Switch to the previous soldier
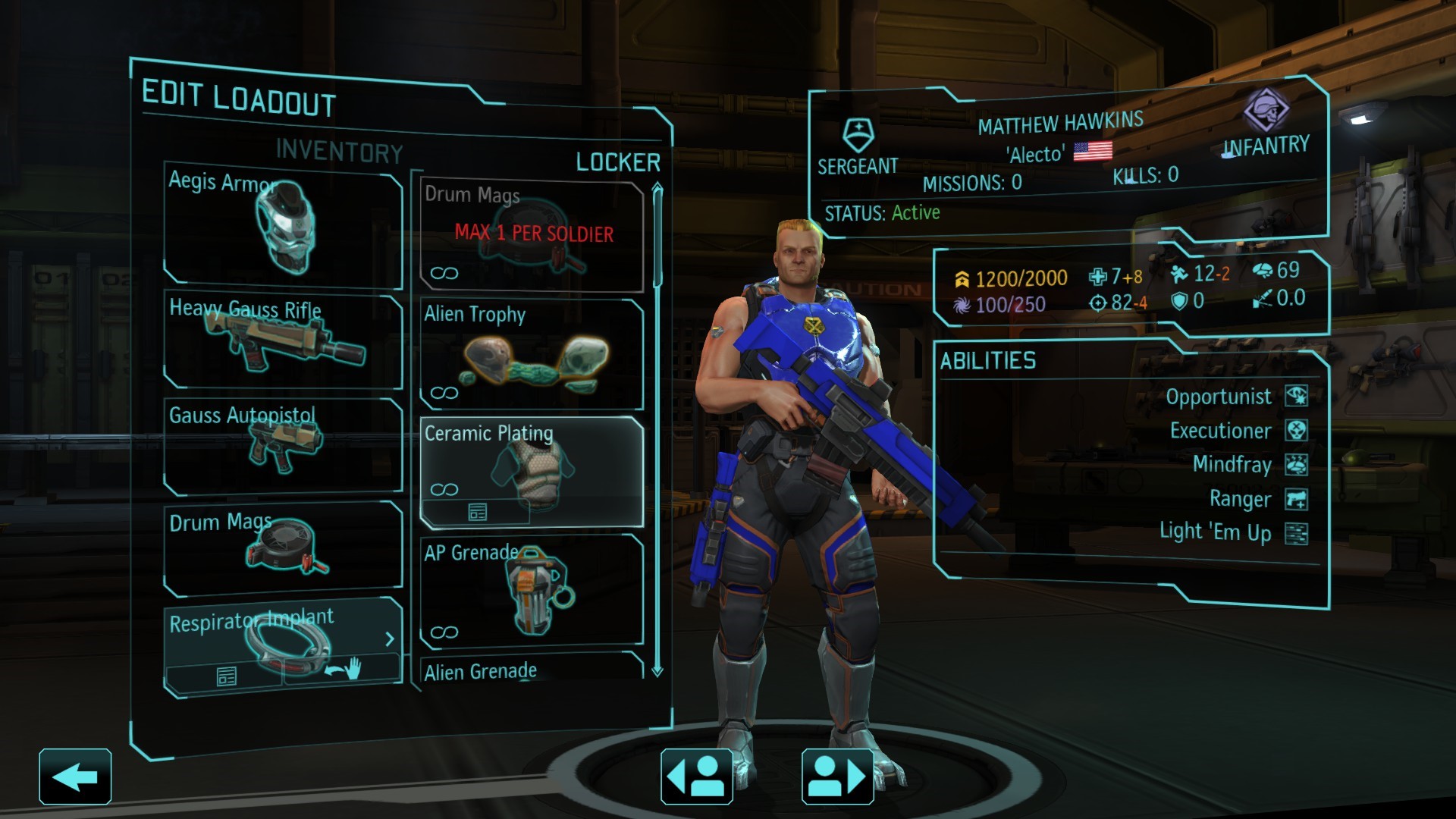The height and width of the screenshot is (819, 1456). (x=696, y=777)
